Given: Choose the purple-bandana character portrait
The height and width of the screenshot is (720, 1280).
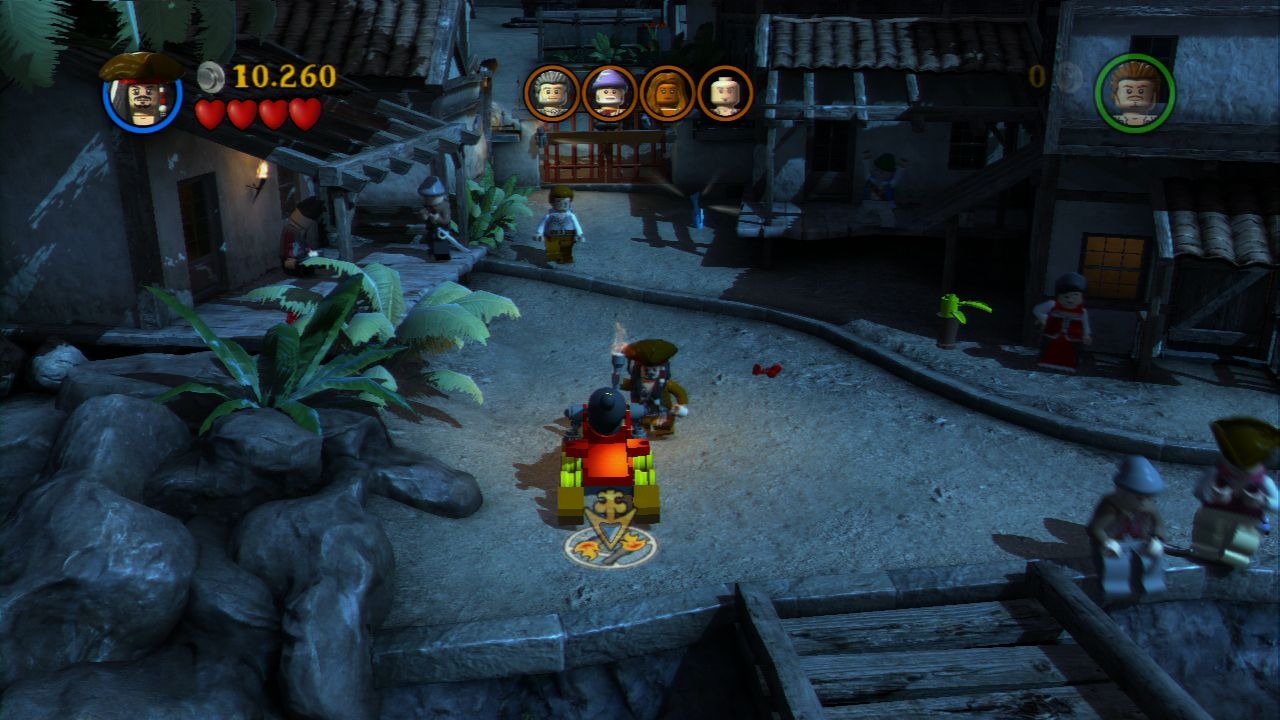Looking at the screenshot, I should [609, 93].
